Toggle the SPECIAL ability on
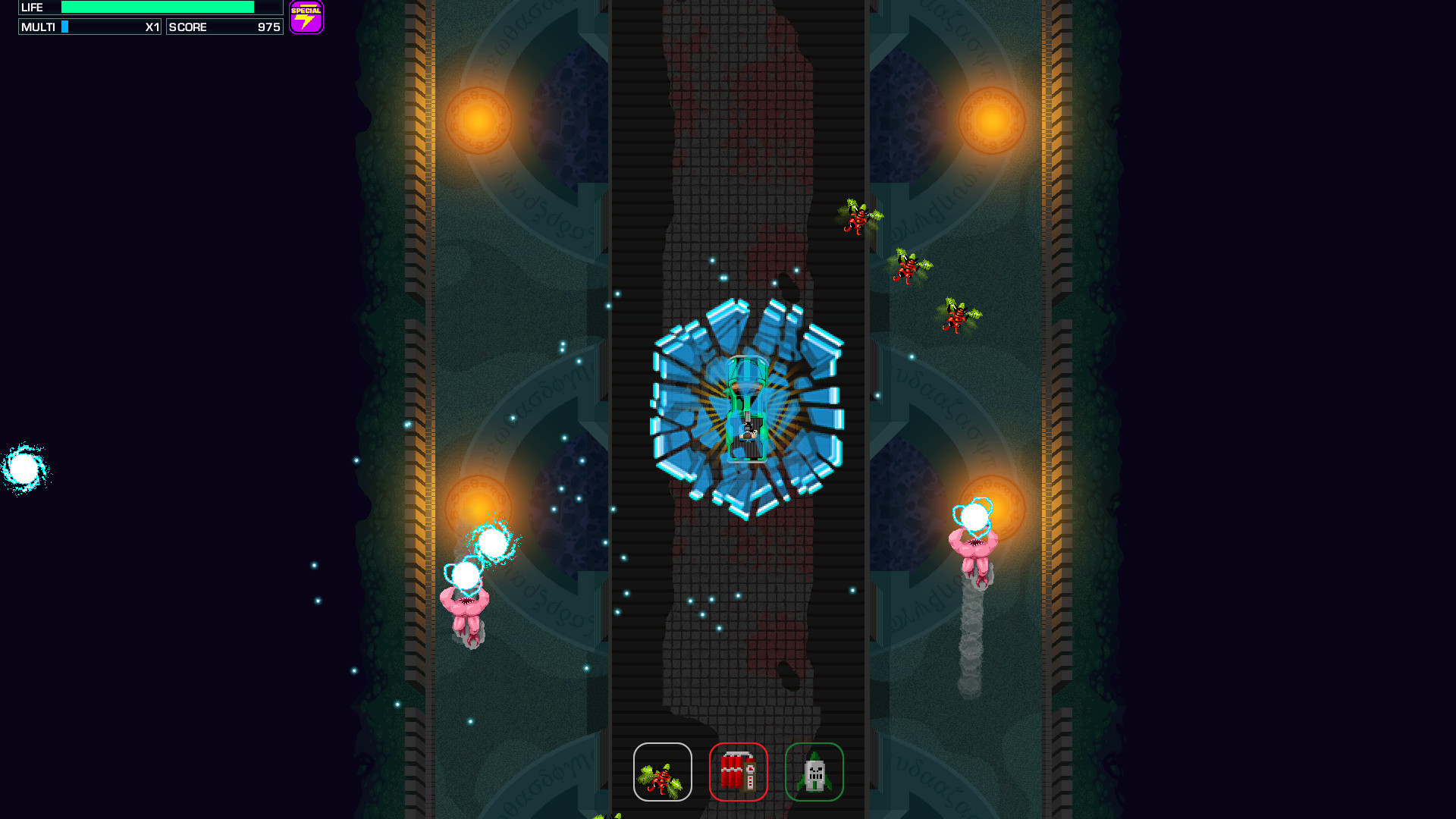This screenshot has height=819, width=1456. tap(306, 16)
